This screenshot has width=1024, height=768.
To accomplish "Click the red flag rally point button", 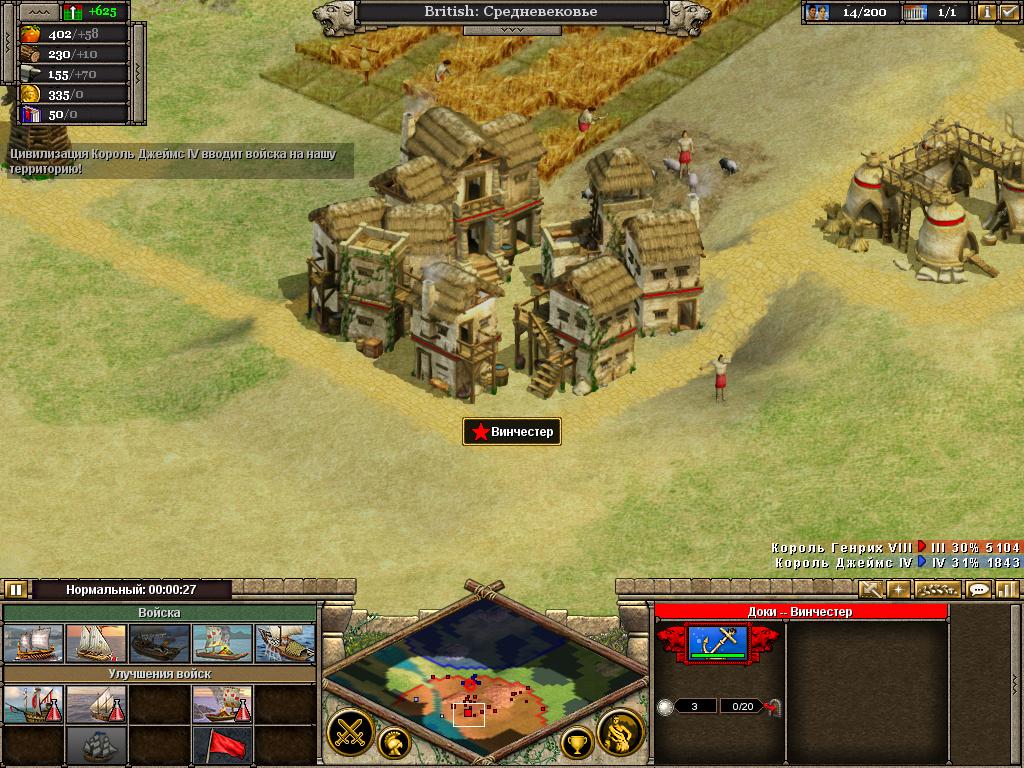I will (222, 744).
